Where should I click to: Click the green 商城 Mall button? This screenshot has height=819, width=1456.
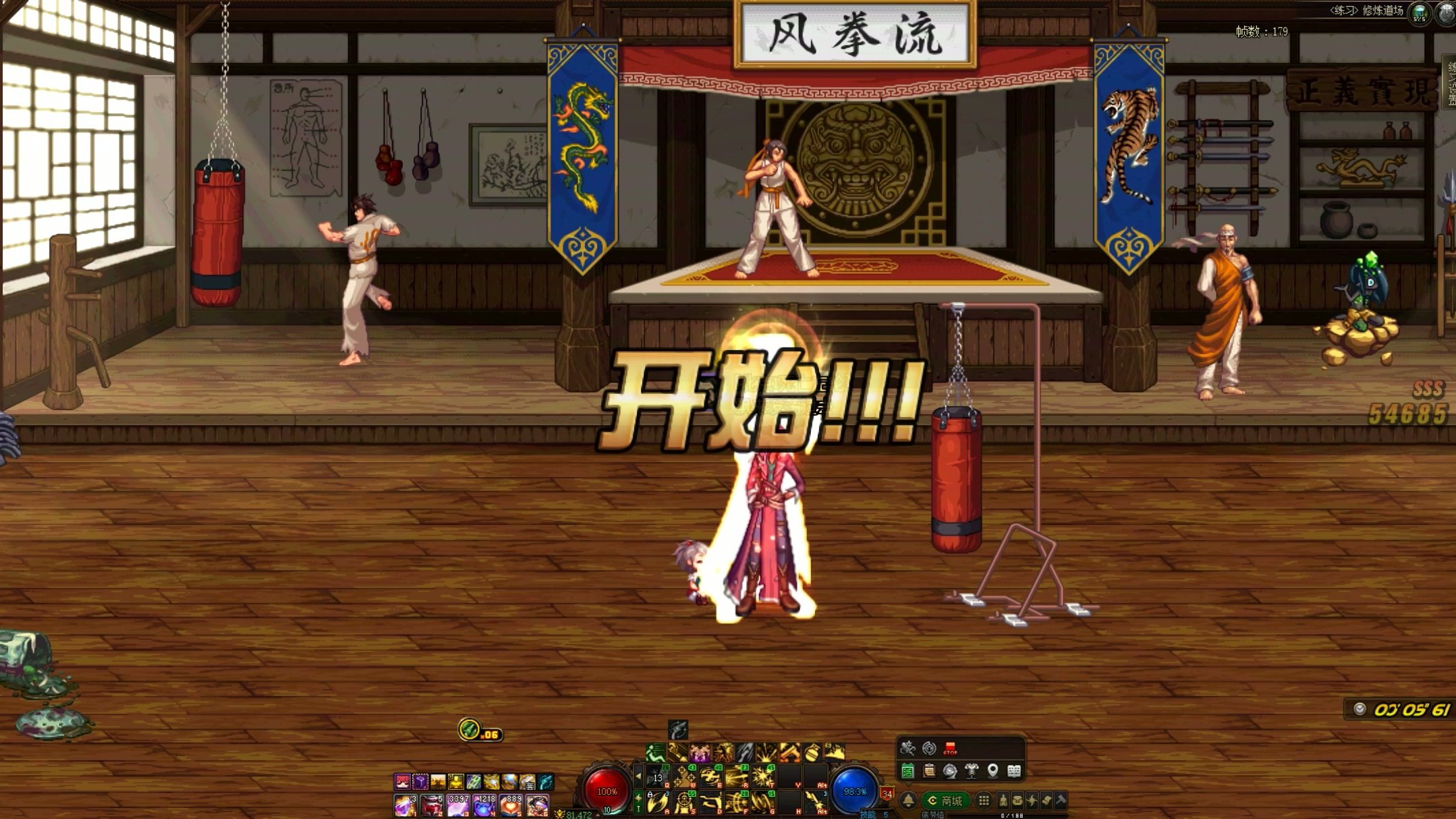pos(945,801)
